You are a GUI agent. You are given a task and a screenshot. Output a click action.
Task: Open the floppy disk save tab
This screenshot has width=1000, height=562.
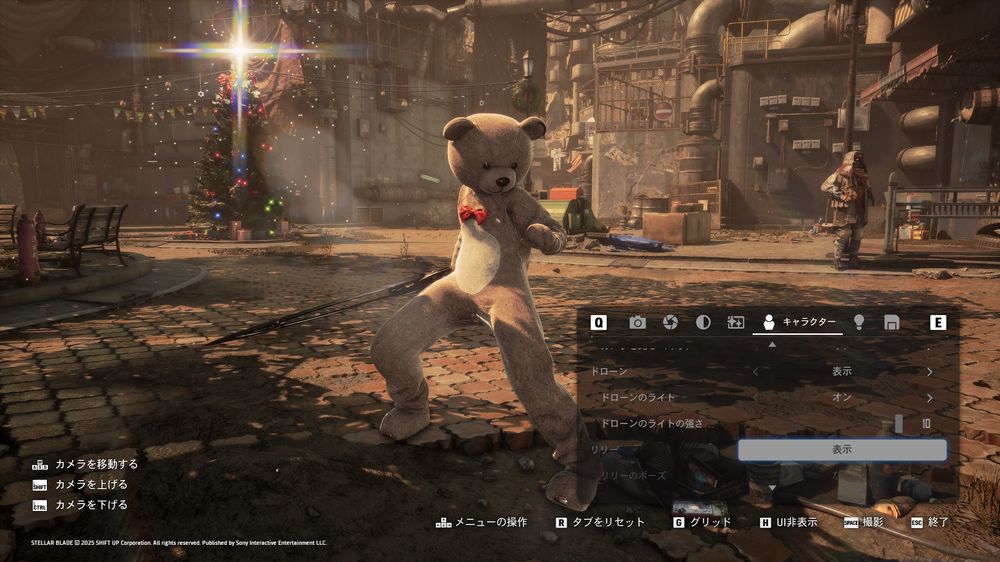[x=891, y=322]
